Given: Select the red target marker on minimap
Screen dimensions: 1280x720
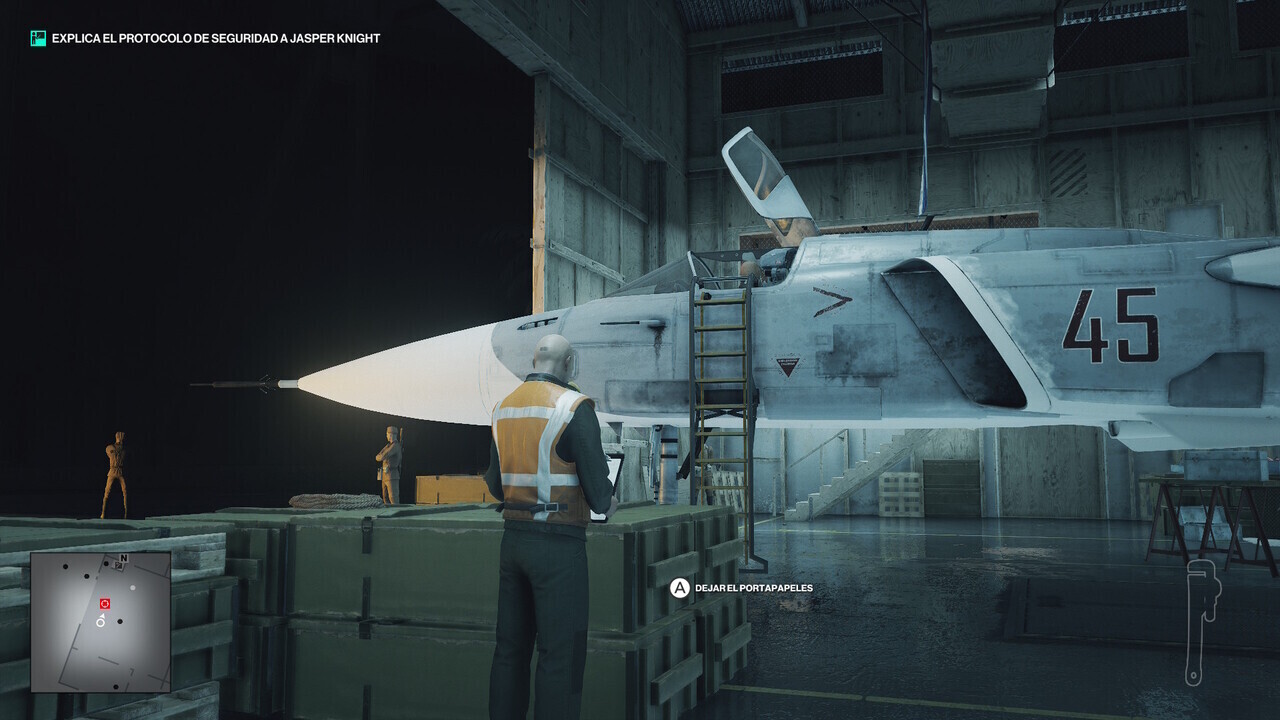Looking at the screenshot, I should click(x=104, y=604).
